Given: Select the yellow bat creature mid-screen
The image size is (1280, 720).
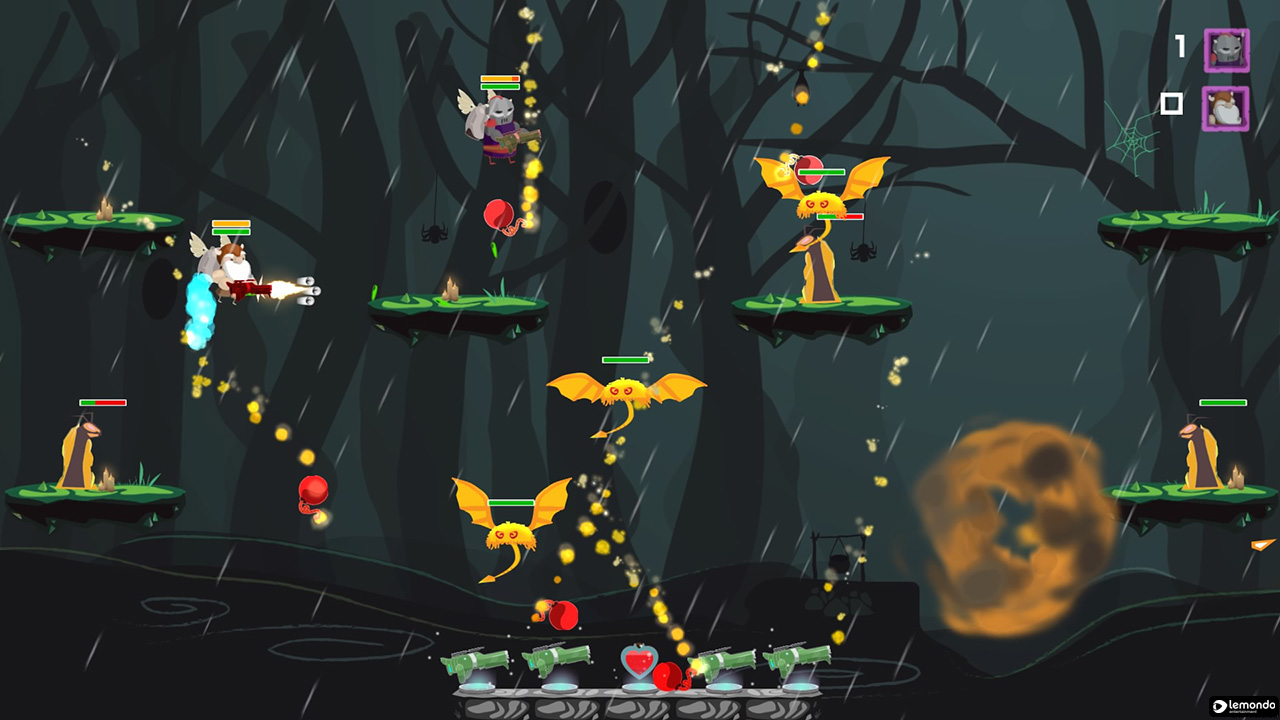Looking at the screenshot, I should tap(625, 390).
